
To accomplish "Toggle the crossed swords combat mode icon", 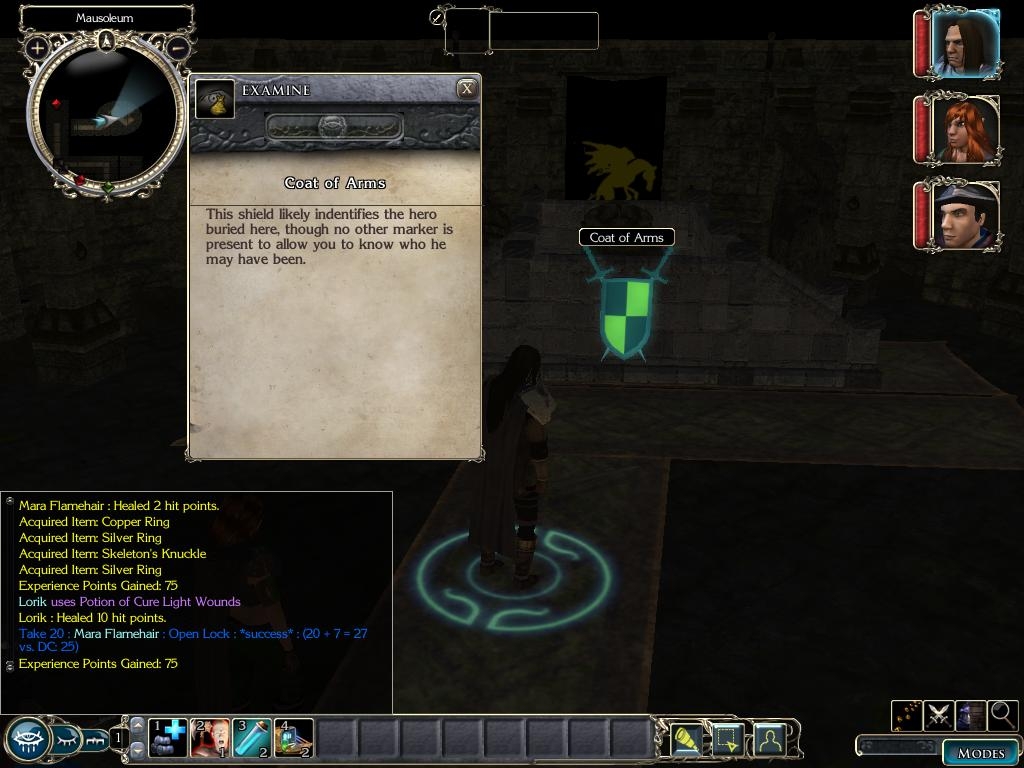I will click(x=939, y=715).
